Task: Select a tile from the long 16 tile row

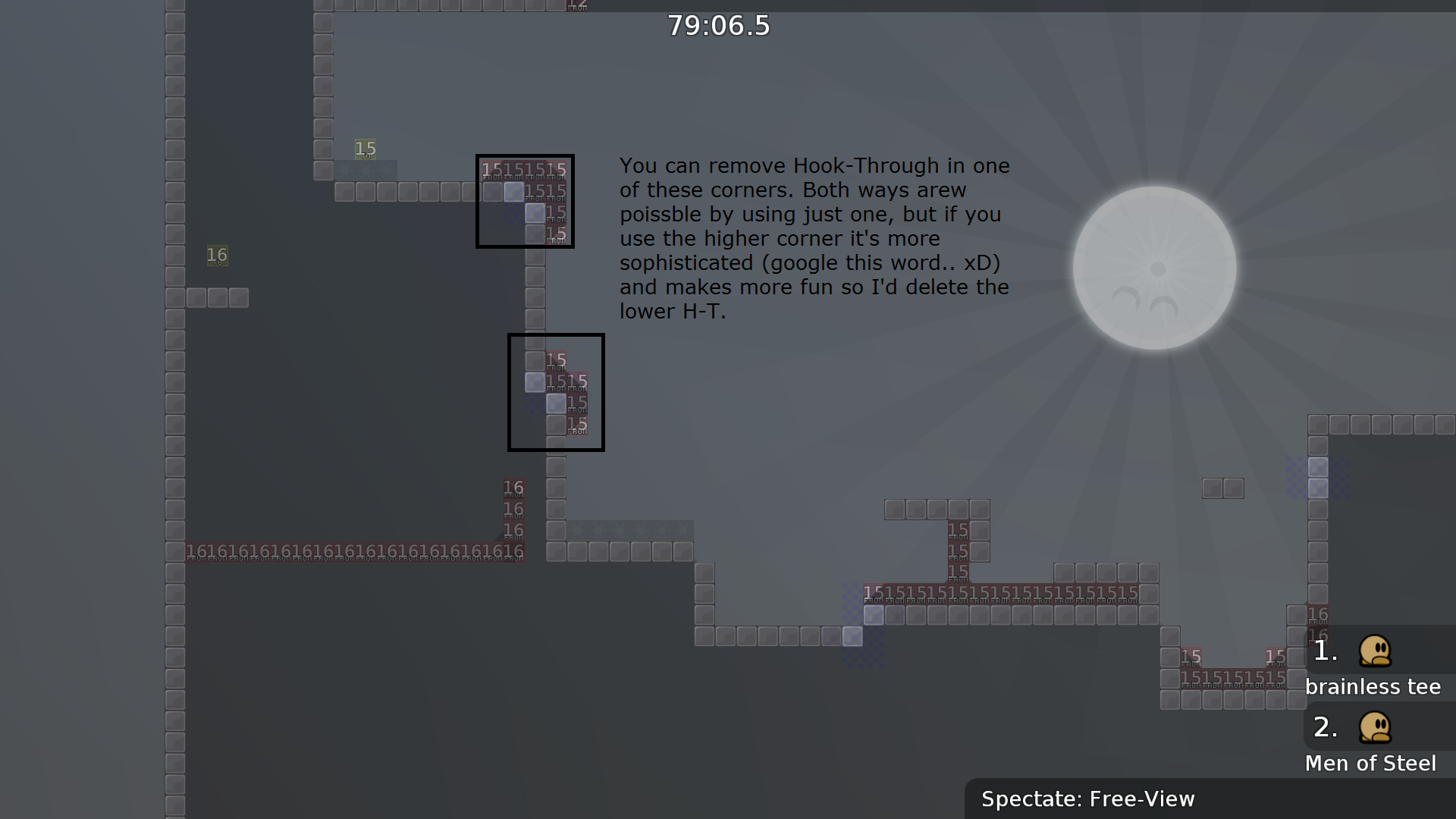Action: [349, 551]
